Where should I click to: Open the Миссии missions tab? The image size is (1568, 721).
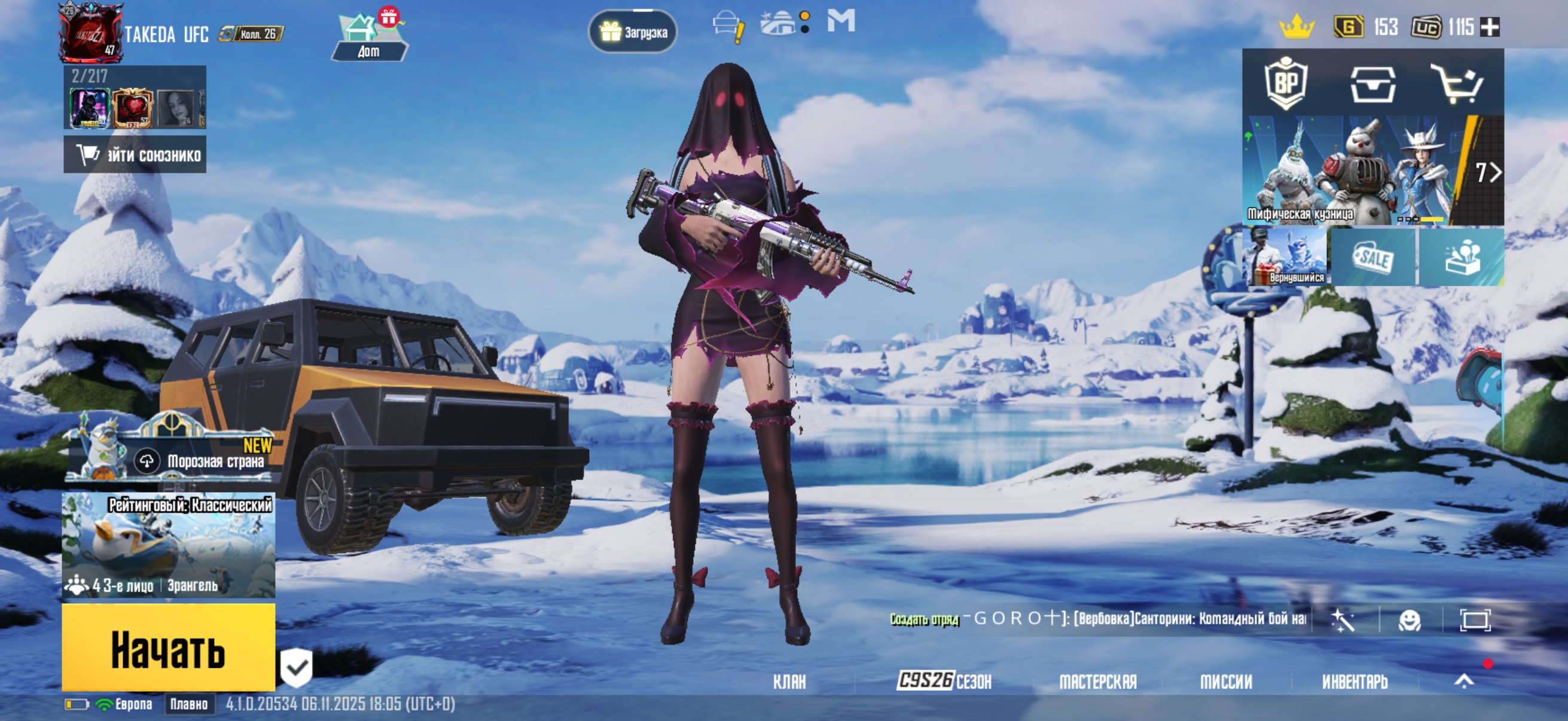click(1226, 682)
